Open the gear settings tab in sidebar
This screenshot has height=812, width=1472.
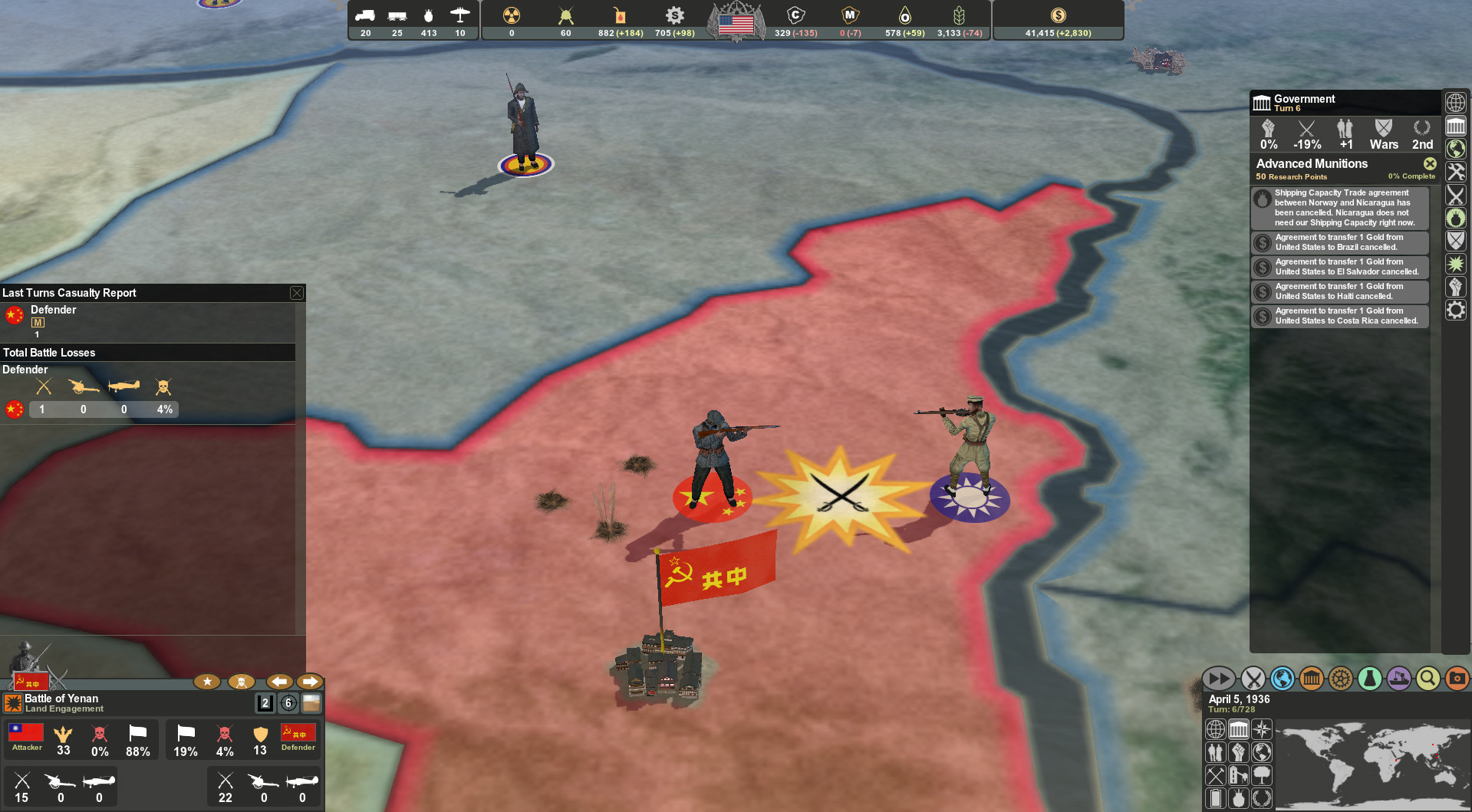tap(1456, 310)
